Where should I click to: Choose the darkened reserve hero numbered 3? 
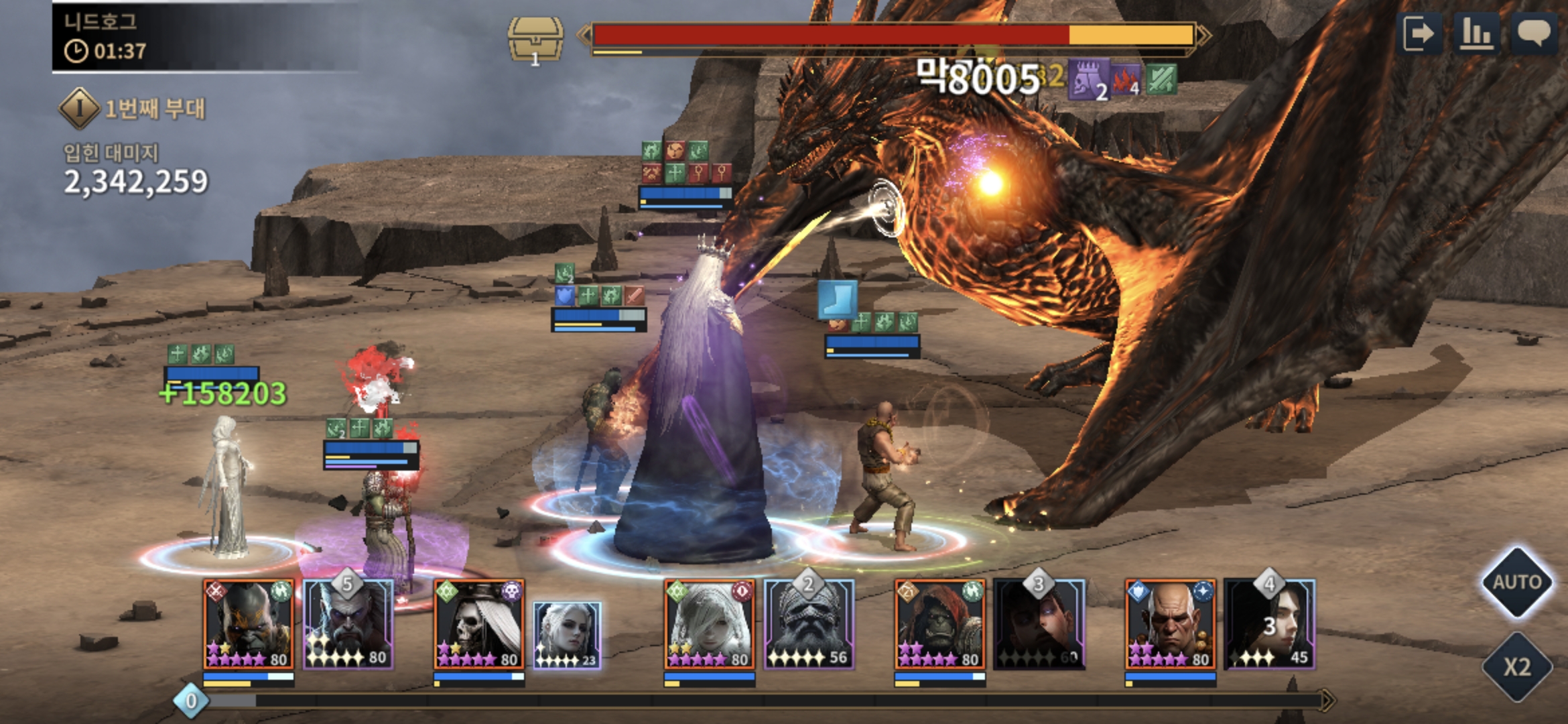[x=1039, y=625]
